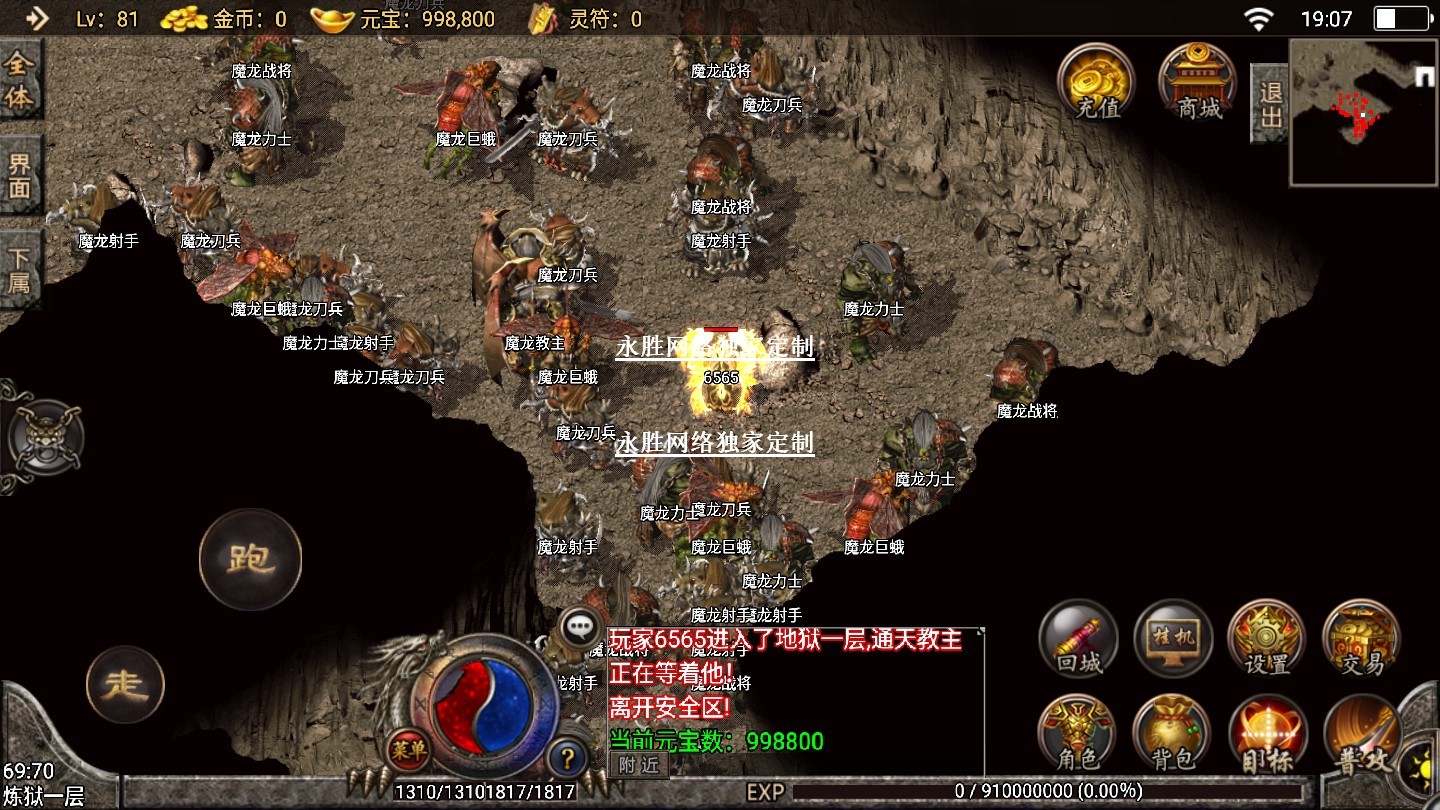The image size is (1440, 810).
Task: Open the 充值 recharge shop
Action: tap(1097, 82)
